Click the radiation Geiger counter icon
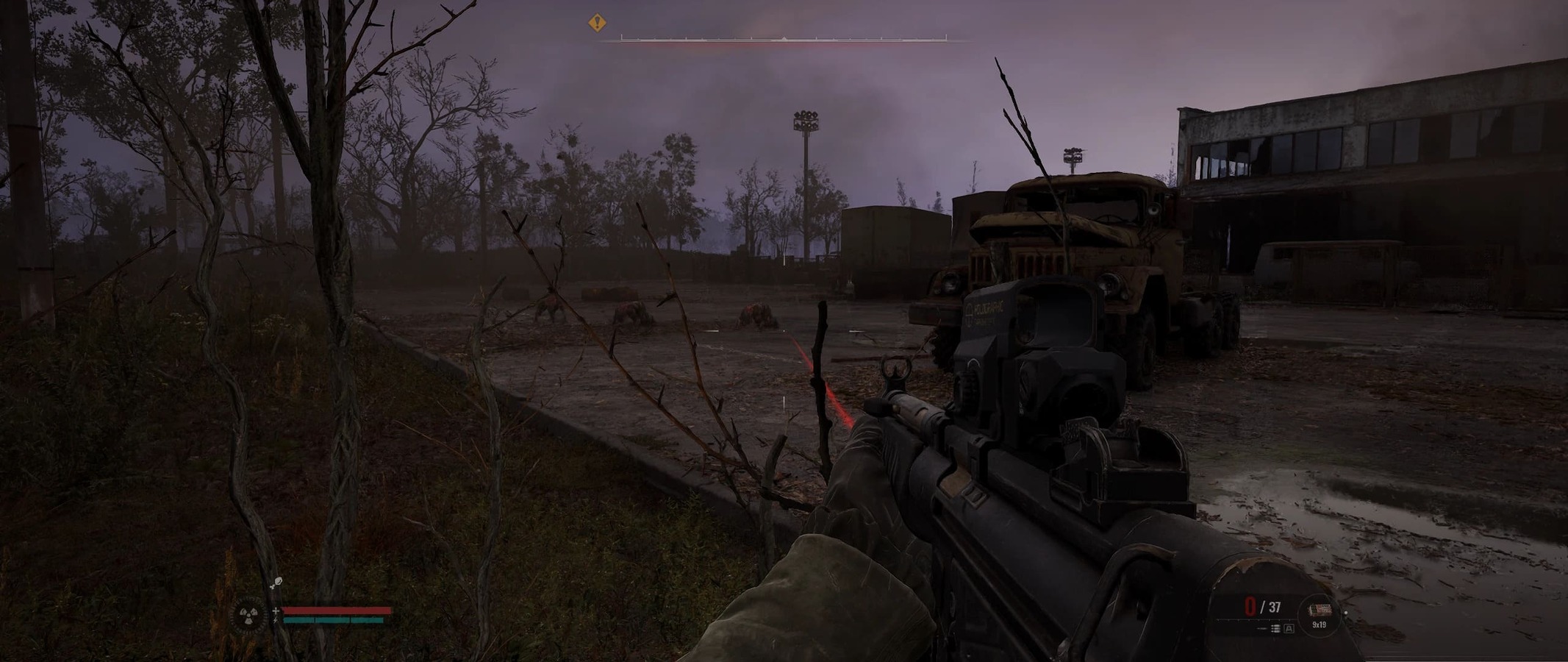The image size is (1568, 662). pos(248,615)
